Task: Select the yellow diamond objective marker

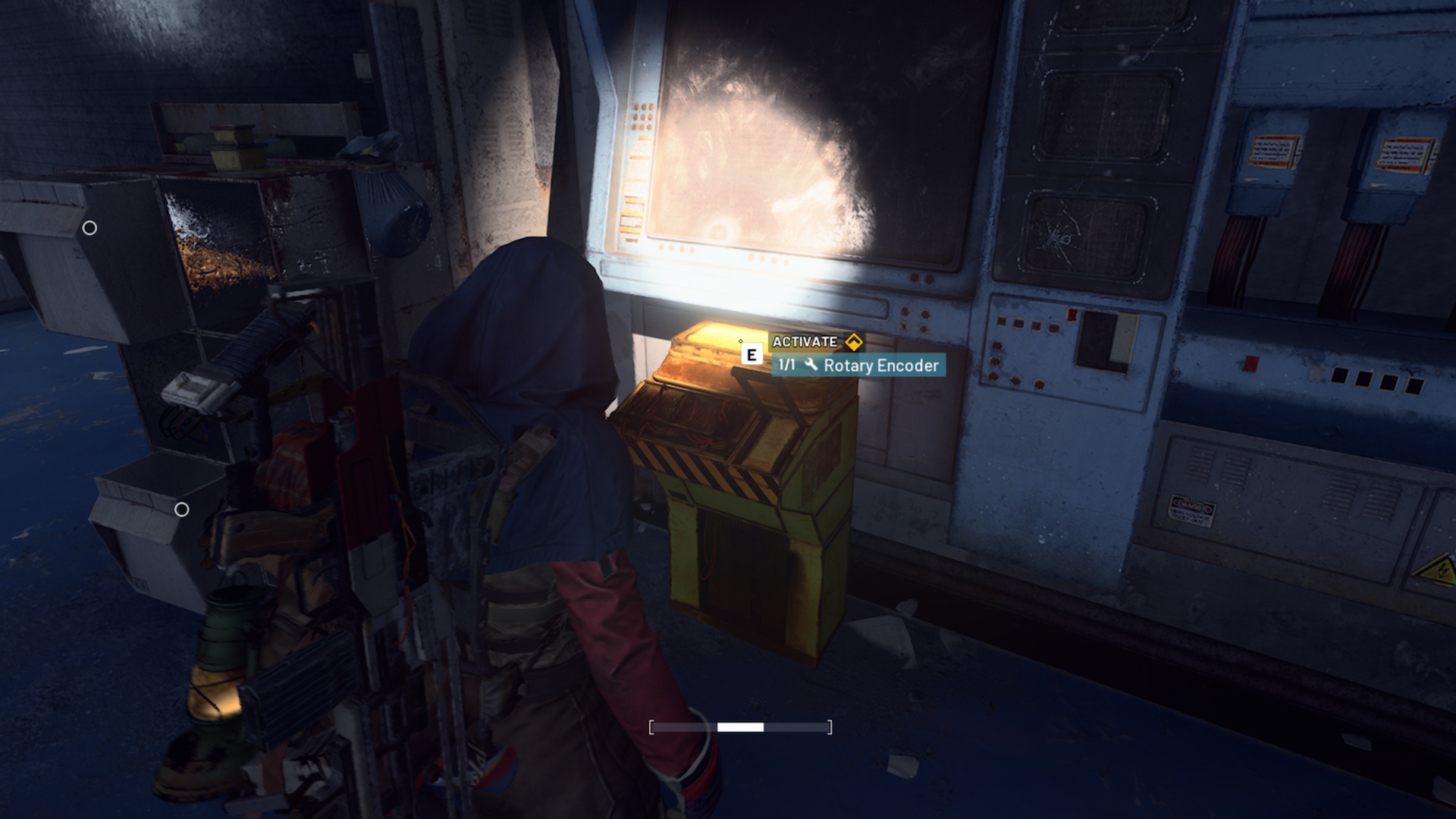Action: (x=855, y=341)
